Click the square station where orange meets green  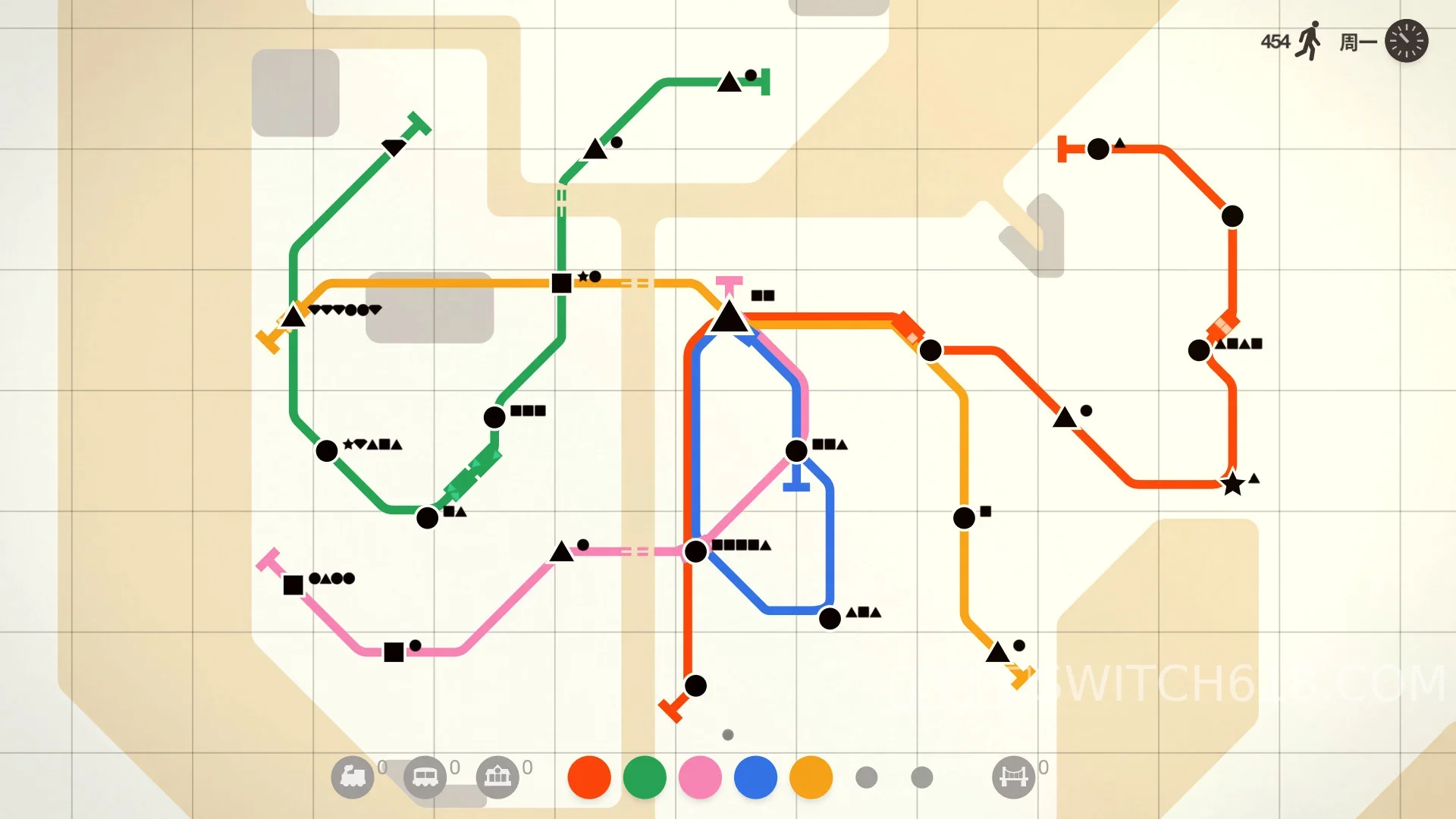tap(562, 283)
